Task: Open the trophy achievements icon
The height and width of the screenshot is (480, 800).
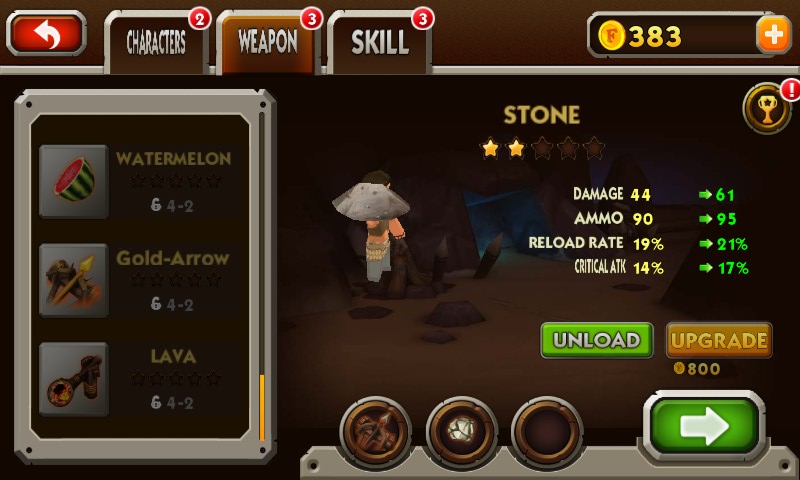Action: (x=767, y=108)
